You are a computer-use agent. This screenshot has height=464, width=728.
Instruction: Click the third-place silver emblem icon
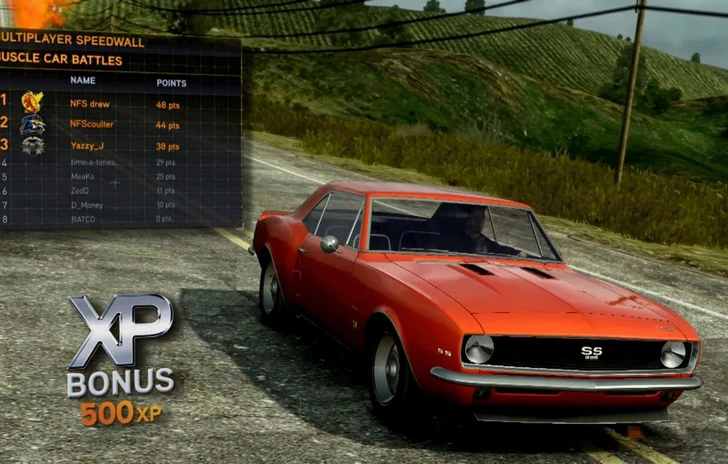(32, 145)
